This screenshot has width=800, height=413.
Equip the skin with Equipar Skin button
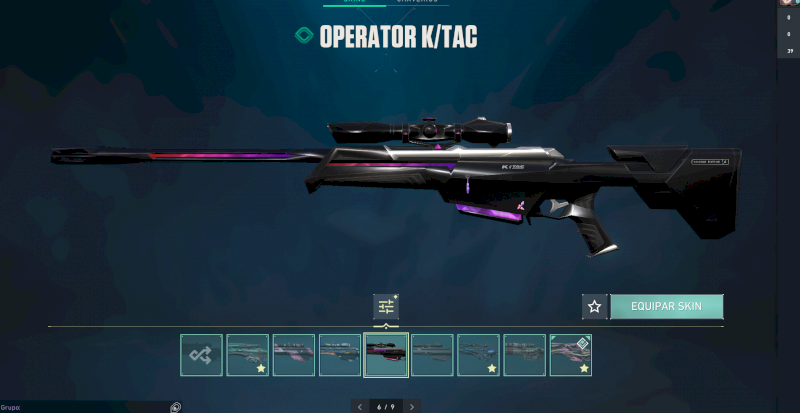(666, 306)
